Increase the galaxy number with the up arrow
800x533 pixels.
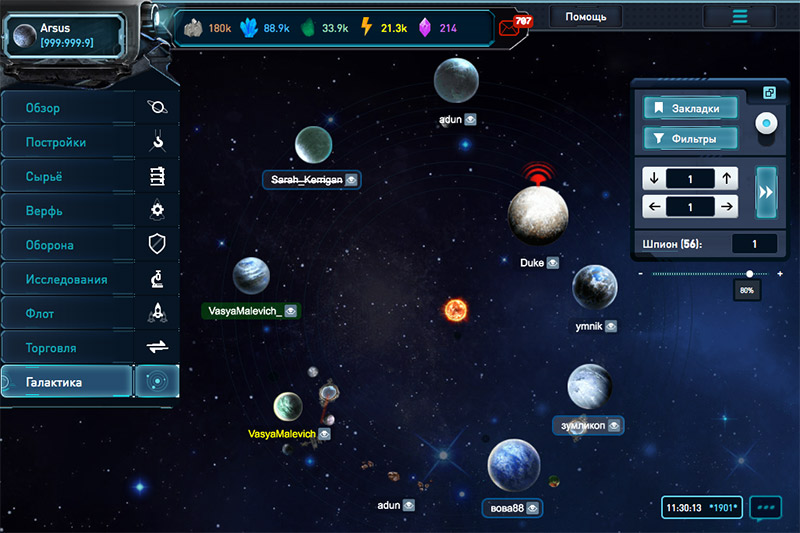coord(727,179)
